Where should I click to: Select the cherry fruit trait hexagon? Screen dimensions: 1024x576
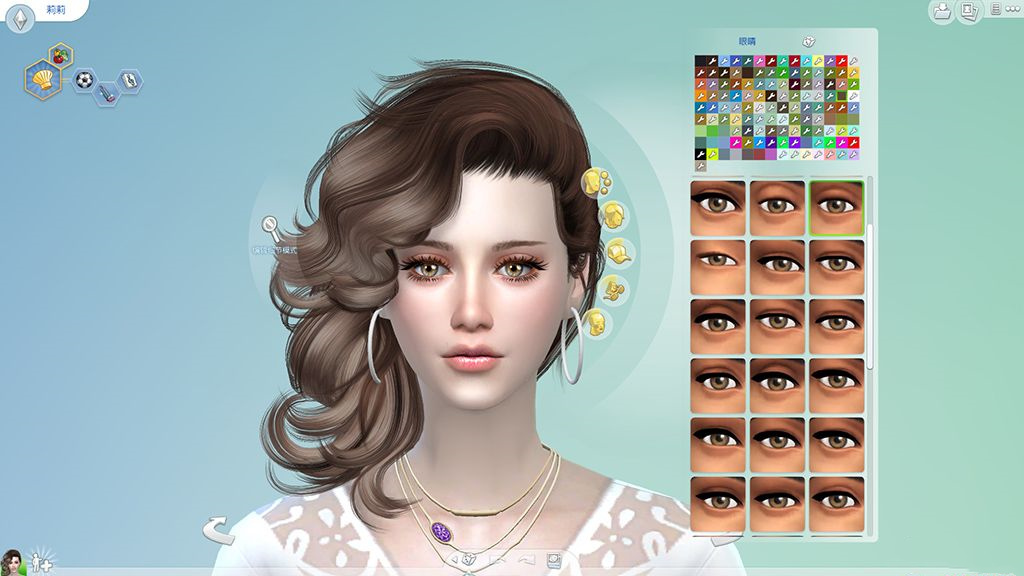[x=61, y=54]
